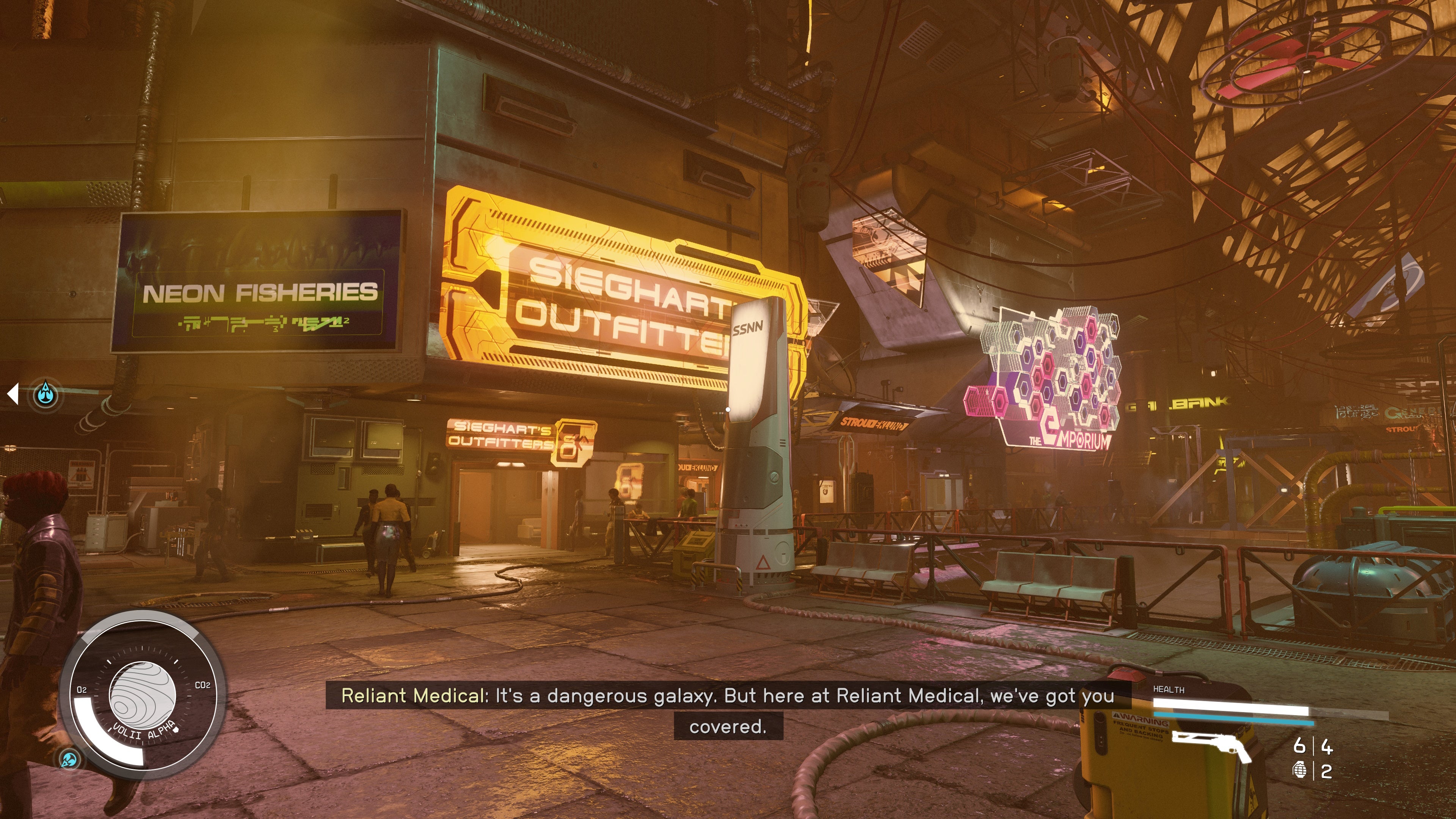This screenshot has width=1456, height=819.
Task: Click the small blue icon below the compass
Action: tap(69, 759)
